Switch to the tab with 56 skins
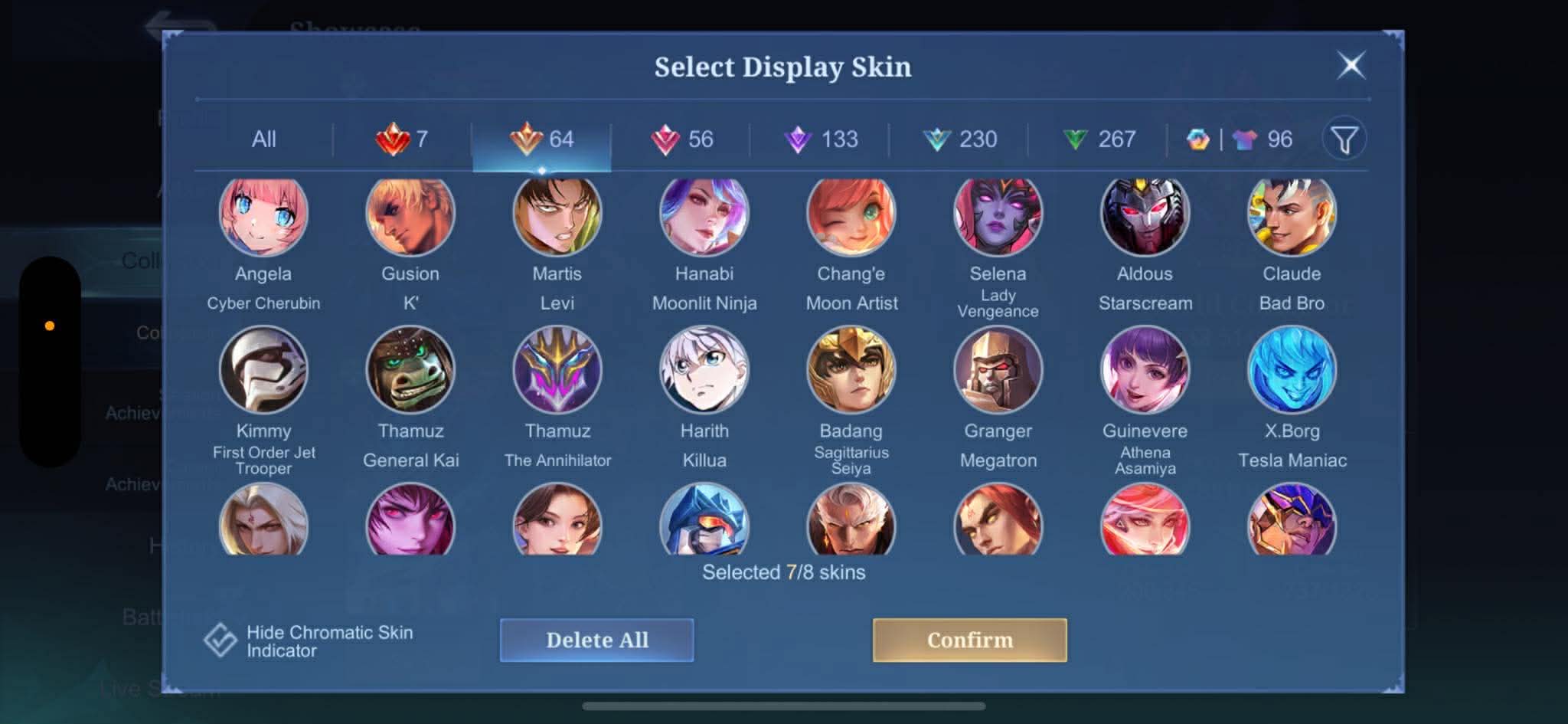This screenshot has width=1568, height=724. tap(681, 139)
